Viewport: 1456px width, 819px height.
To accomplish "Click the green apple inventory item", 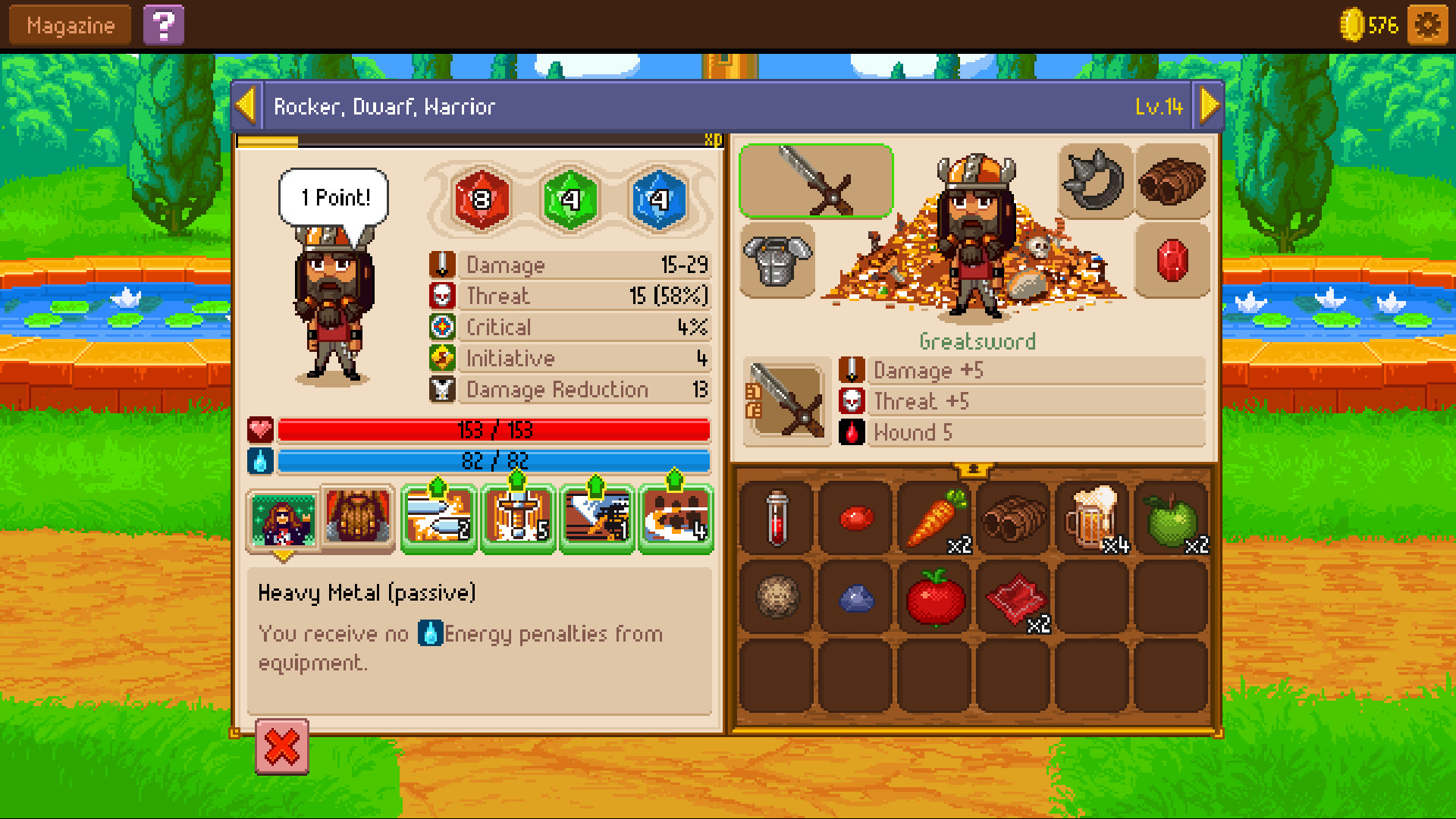I will (1172, 519).
